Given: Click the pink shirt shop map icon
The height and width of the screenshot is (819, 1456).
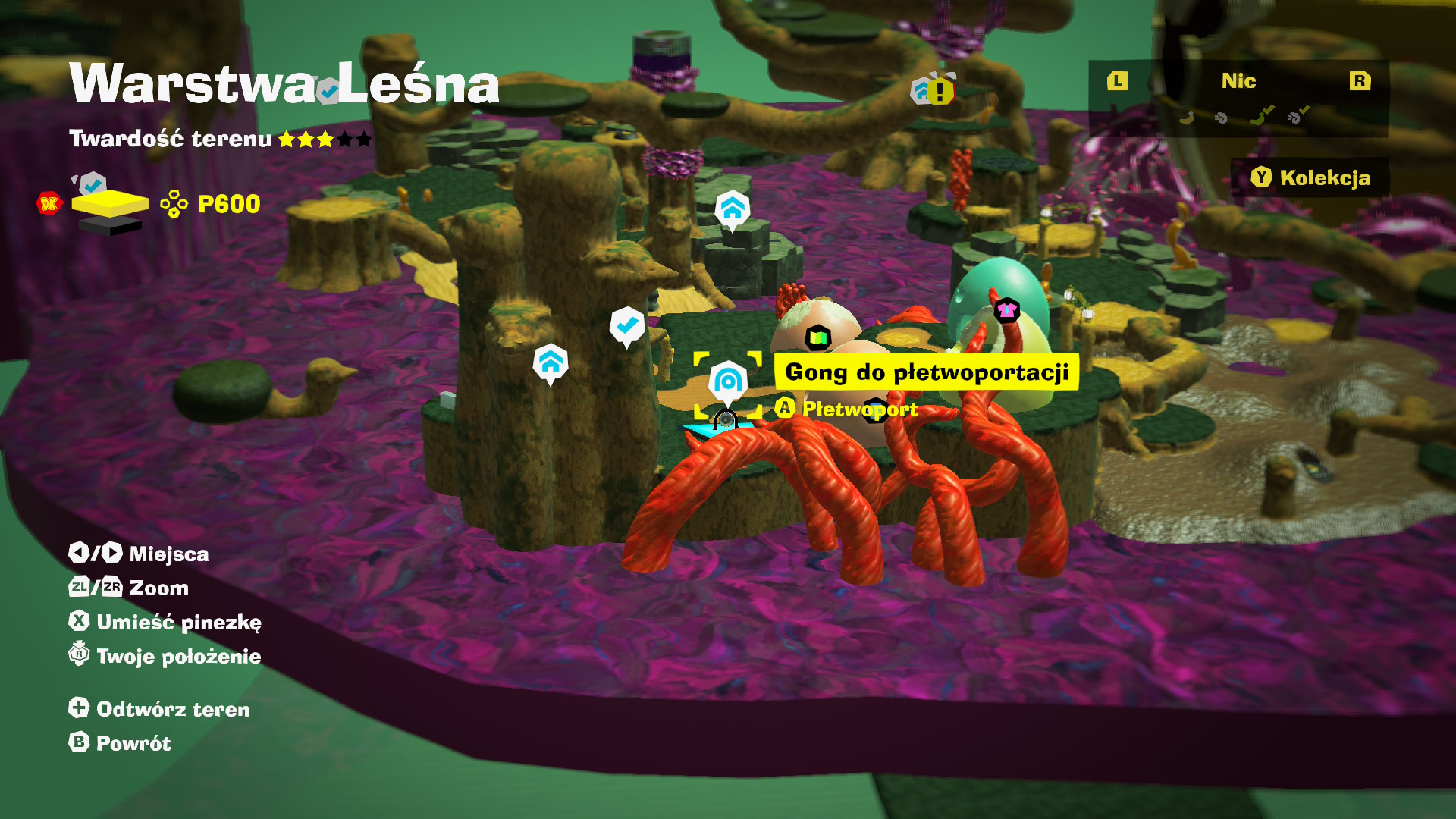Looking at the screenshot, I should click(x=1006, y=309).
